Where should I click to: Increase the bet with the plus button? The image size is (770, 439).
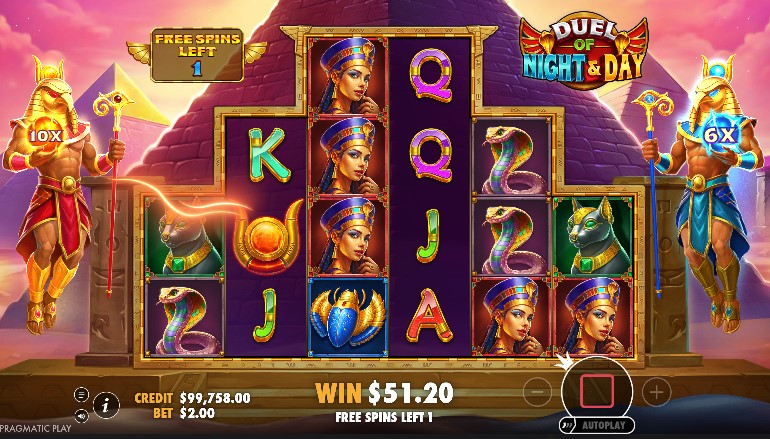coord(656,392)
